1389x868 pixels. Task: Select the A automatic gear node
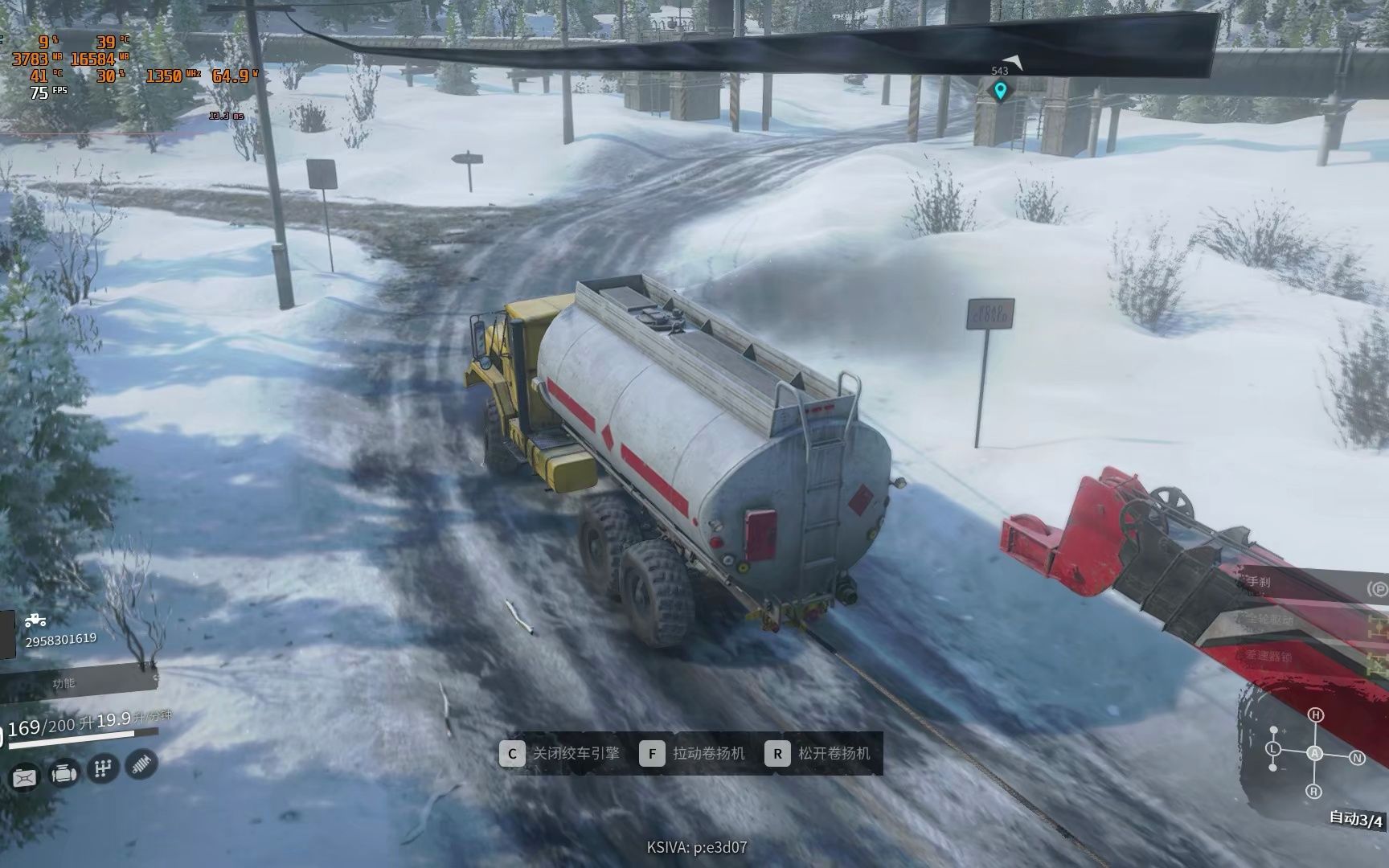1315,753
